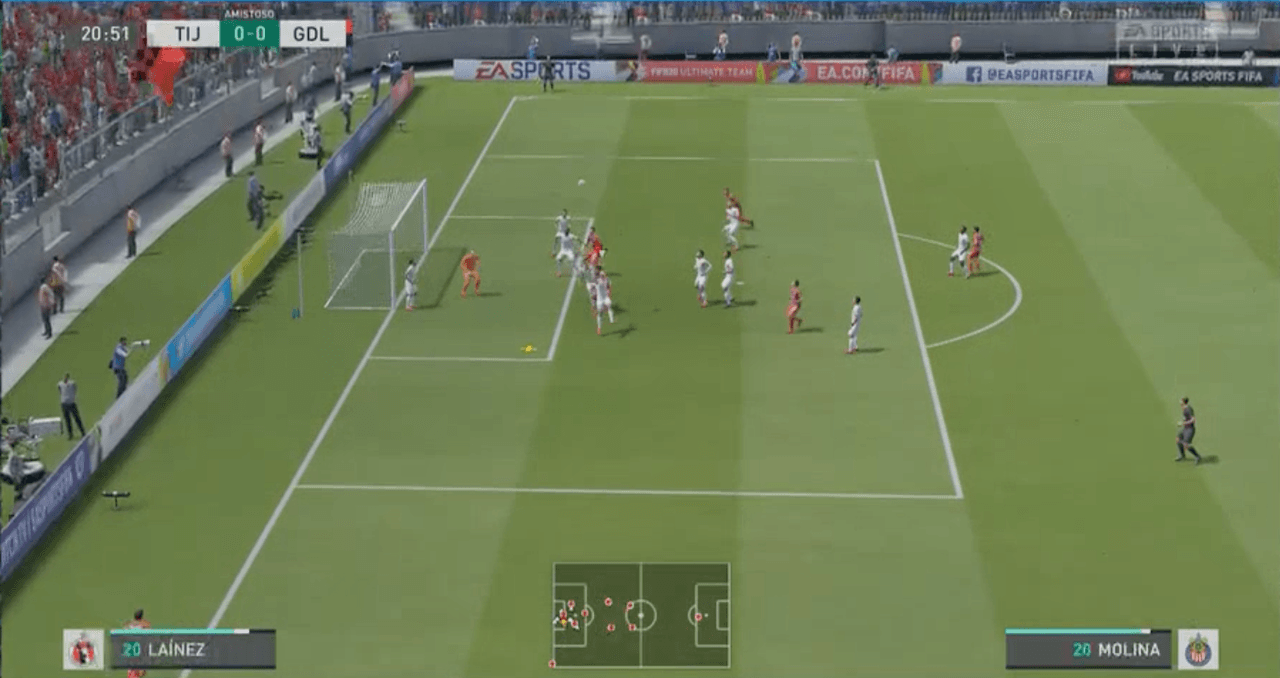The width and height of the screenshot is (1280, 678).
Task: Select the Chivas club crest icon
Action: (x=1197, y=649)
